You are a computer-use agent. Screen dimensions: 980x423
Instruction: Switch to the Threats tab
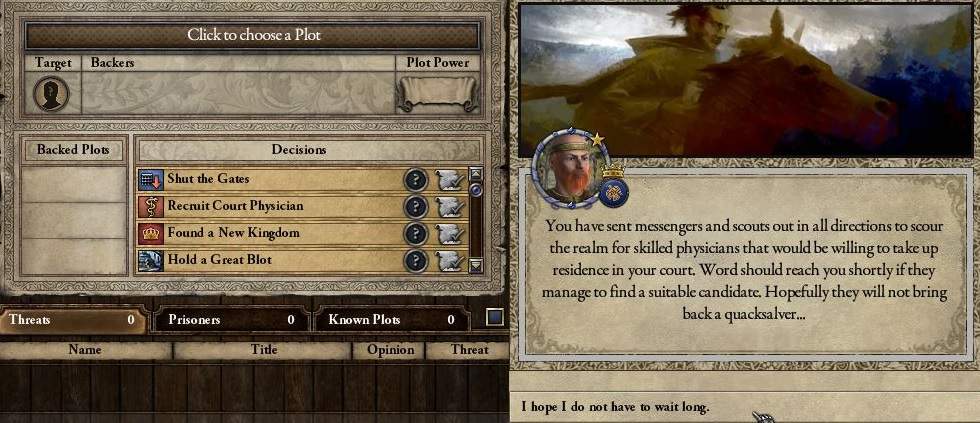click(x=71, y=320)
